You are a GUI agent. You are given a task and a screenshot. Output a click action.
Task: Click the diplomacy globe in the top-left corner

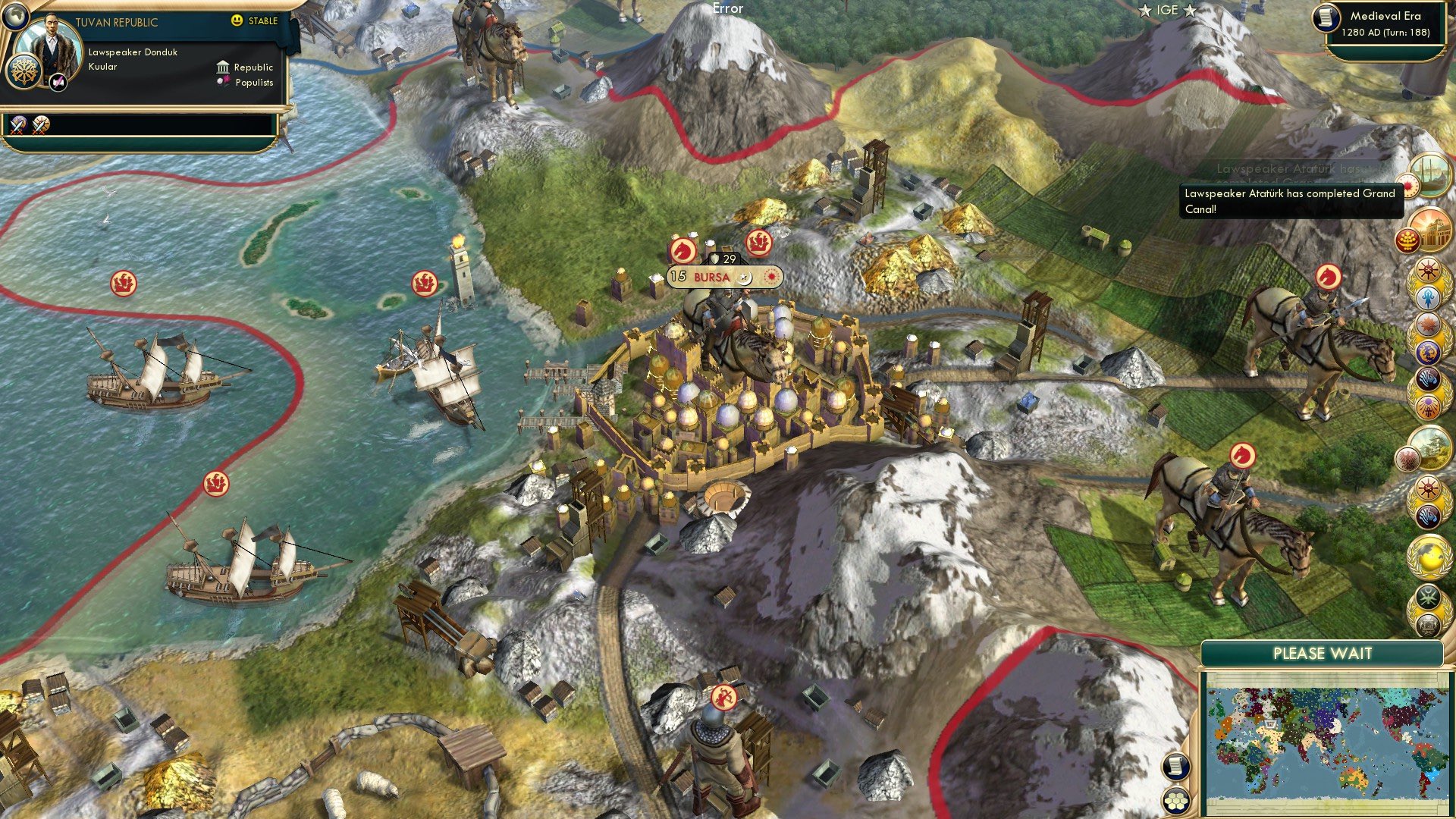pos(16,17)
